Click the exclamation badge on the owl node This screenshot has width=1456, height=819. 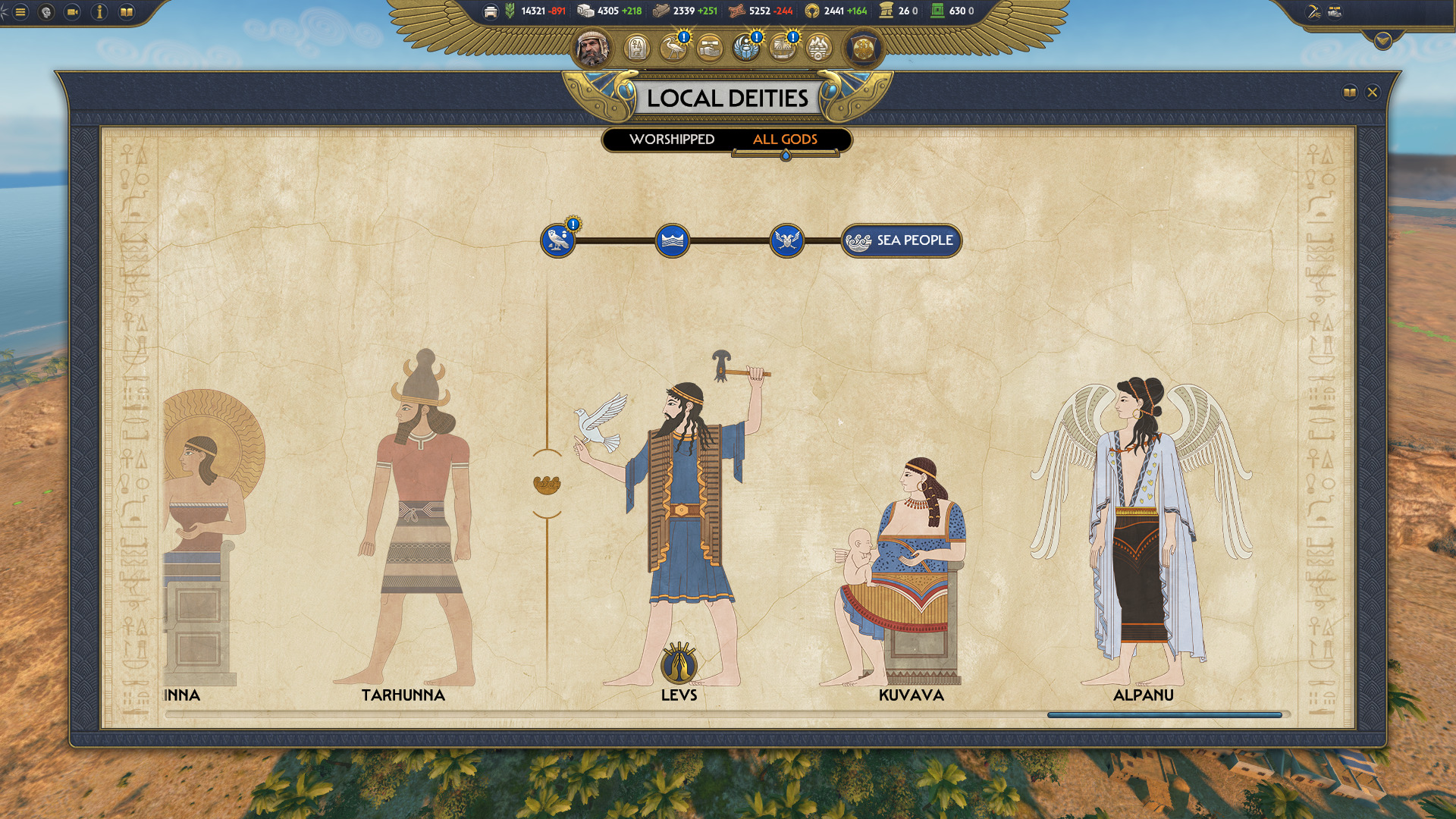tap(573, 226)
